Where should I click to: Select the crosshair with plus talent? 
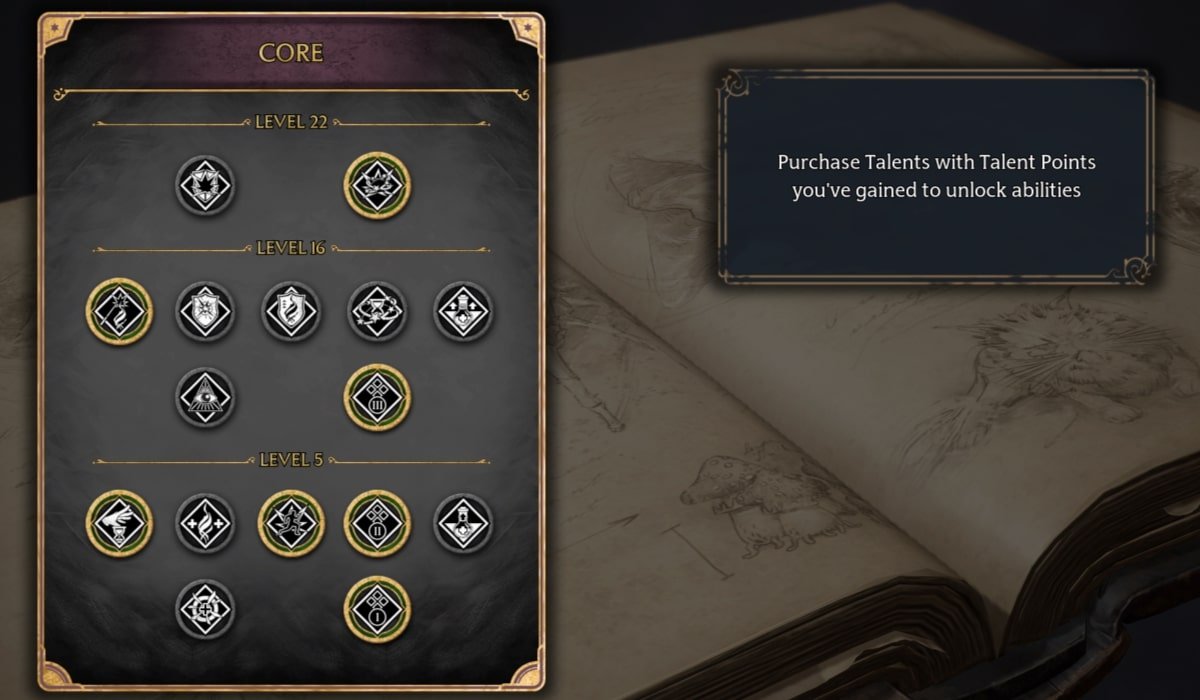click(x=205, y=609)
